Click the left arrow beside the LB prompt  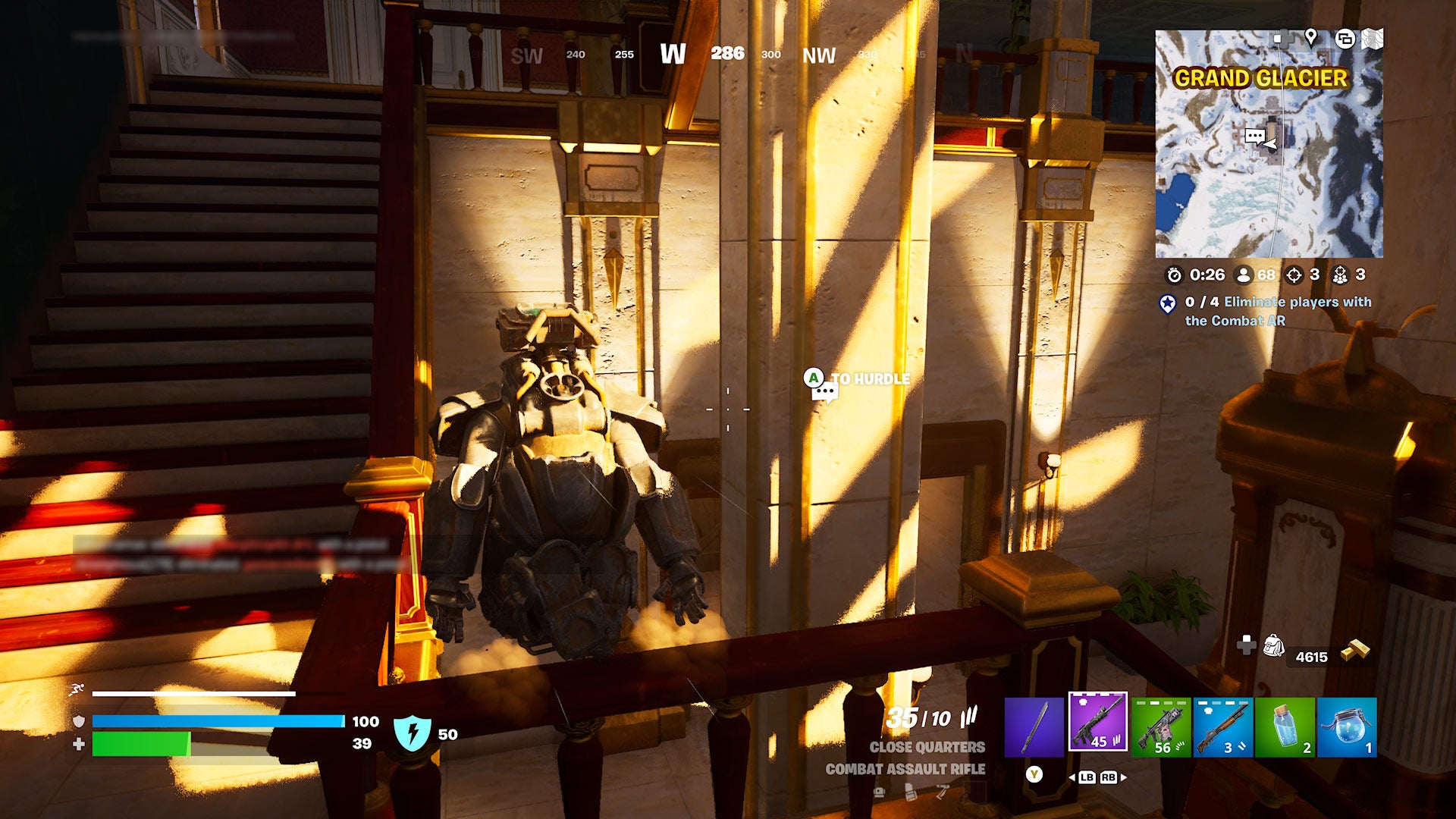1073,777
